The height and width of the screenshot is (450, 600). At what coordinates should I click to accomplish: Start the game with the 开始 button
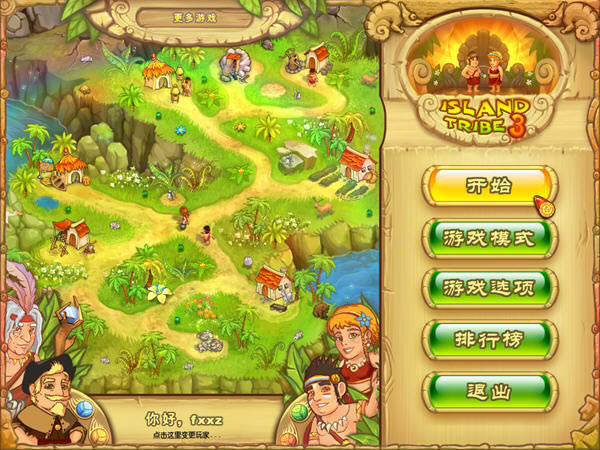coord(488,187)
